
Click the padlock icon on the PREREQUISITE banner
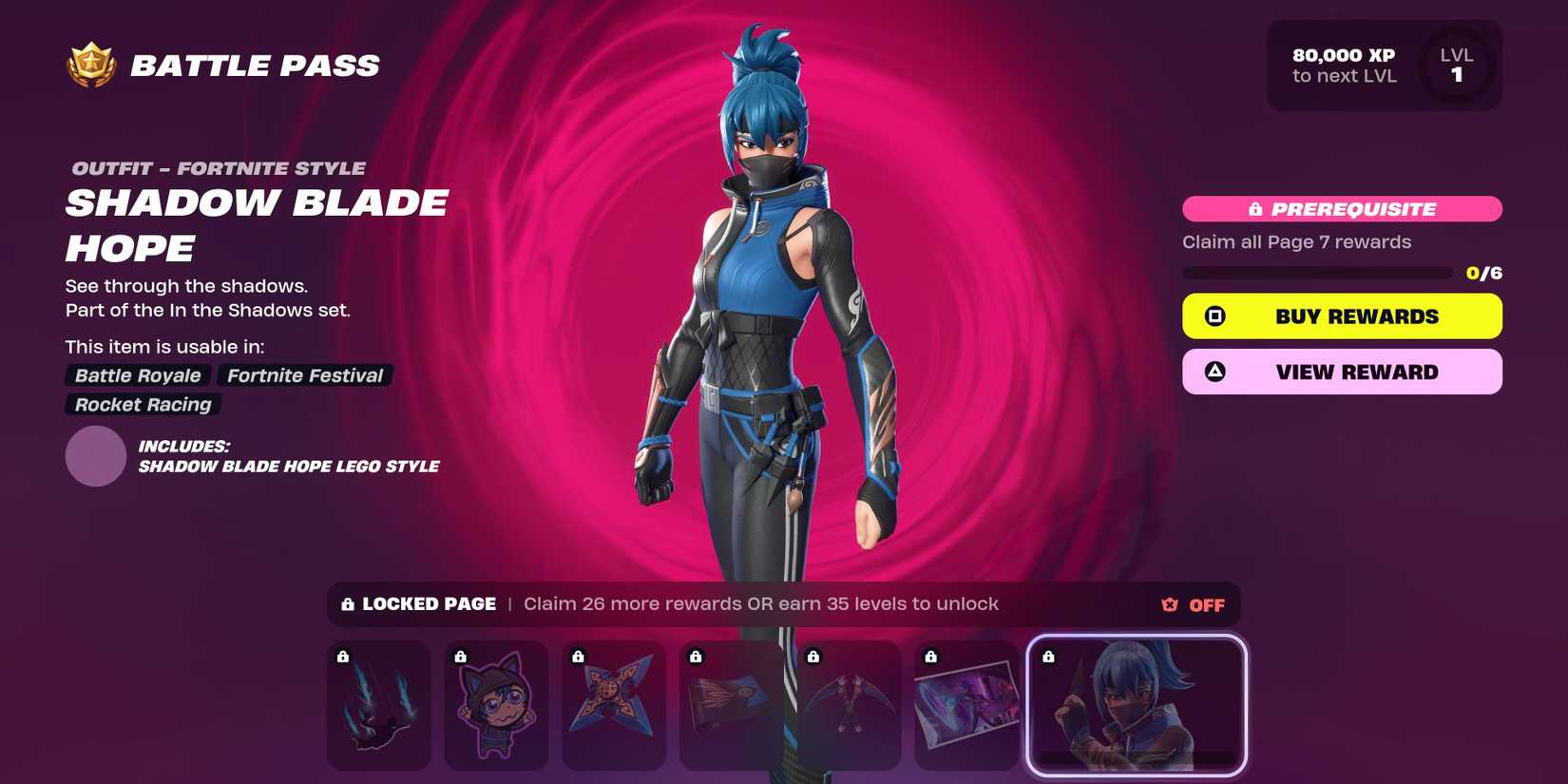(1255, 208)
